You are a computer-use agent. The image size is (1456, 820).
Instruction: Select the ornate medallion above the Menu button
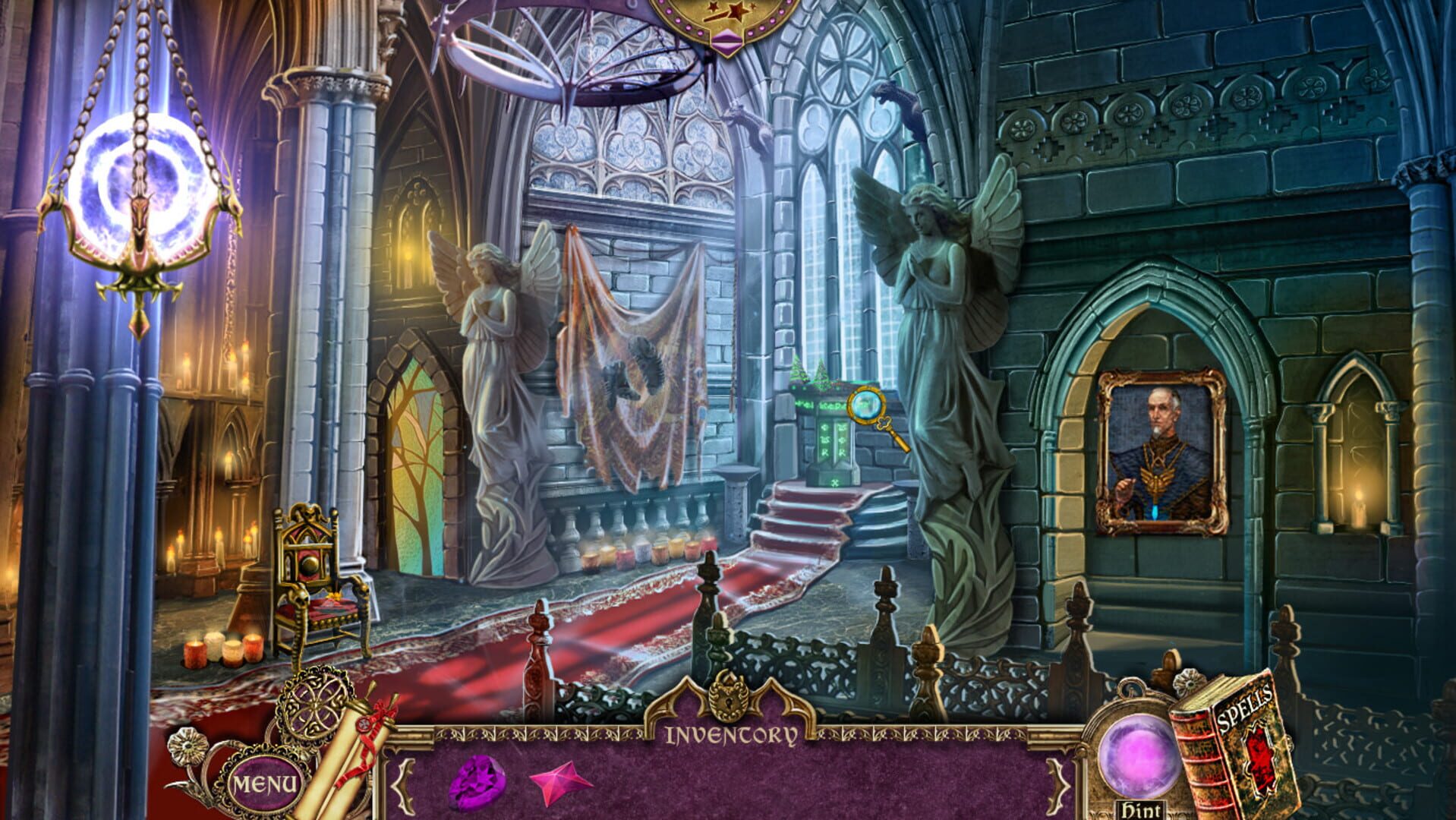[x=313, y=706]
